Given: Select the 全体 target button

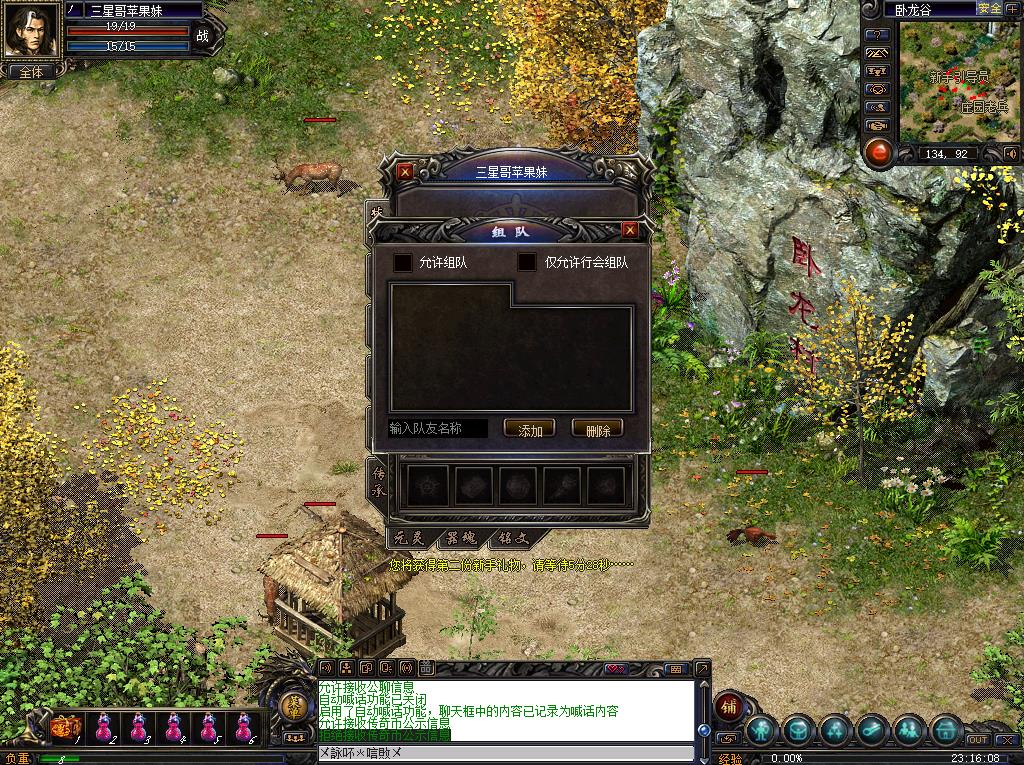Looking at the screenshot, I should 31,72.
